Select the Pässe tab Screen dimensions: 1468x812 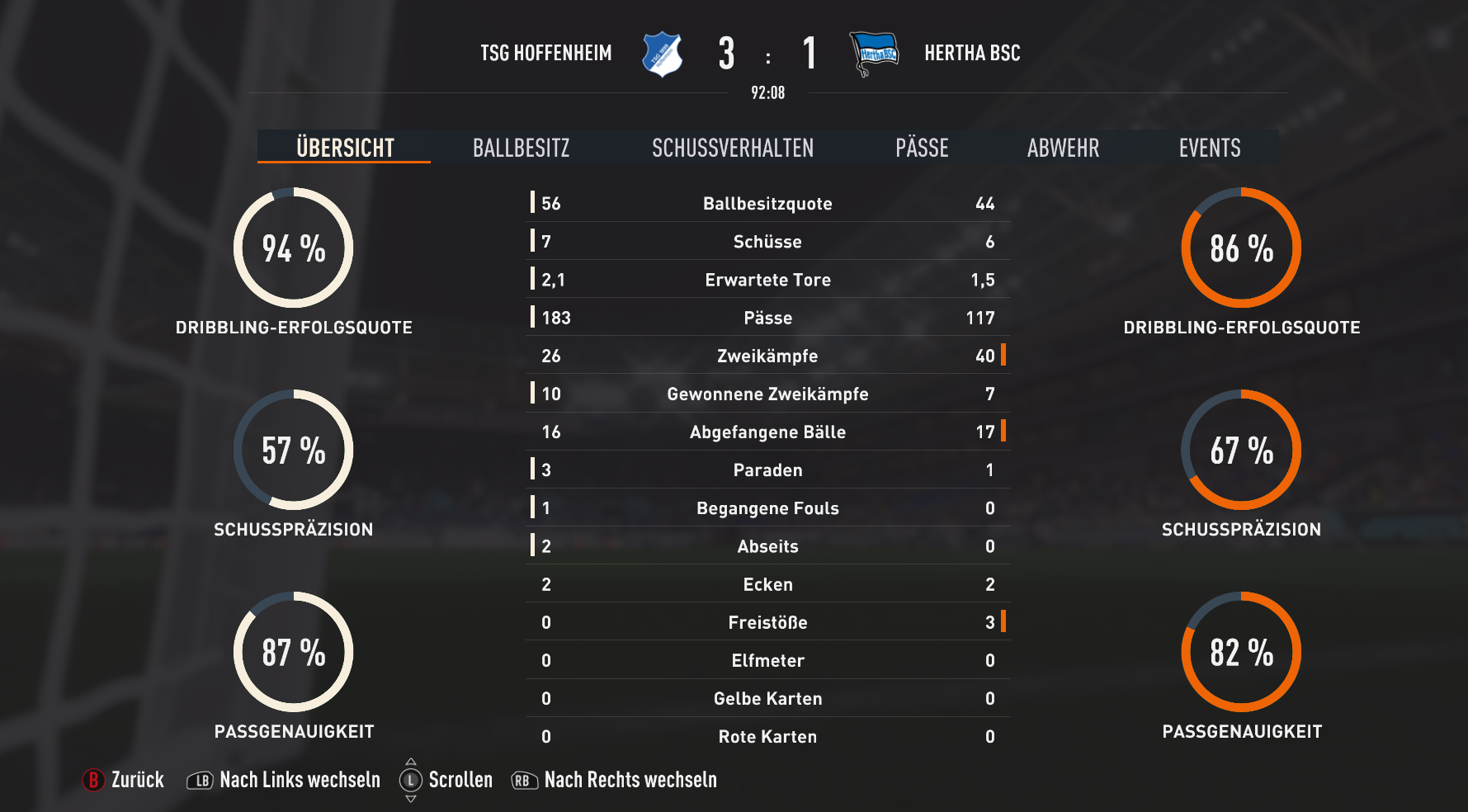922,148
